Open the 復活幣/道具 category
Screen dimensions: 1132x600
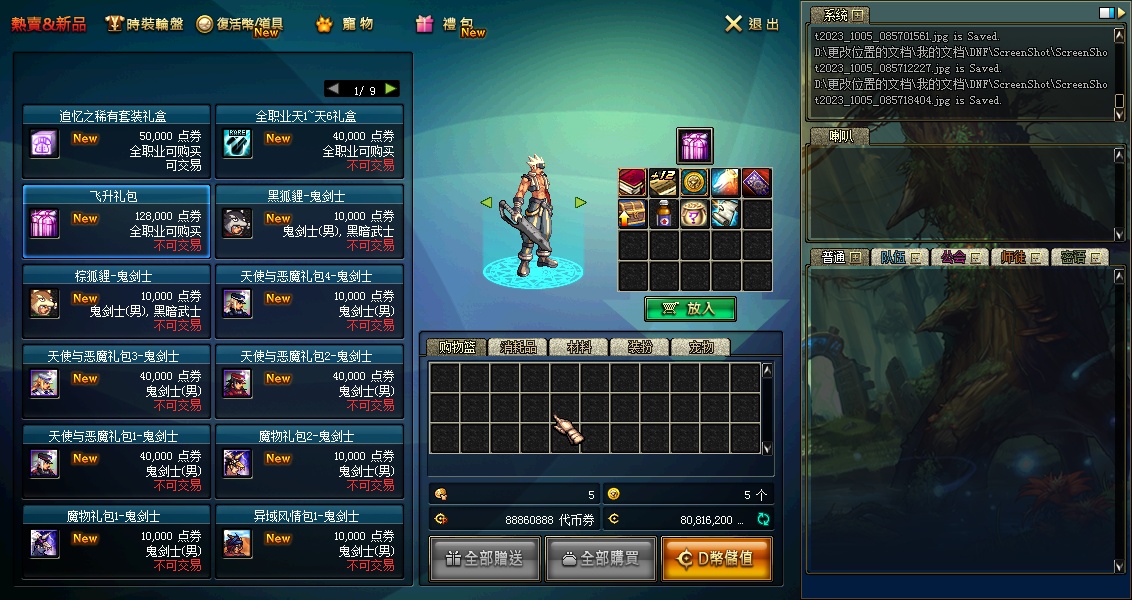240,24
